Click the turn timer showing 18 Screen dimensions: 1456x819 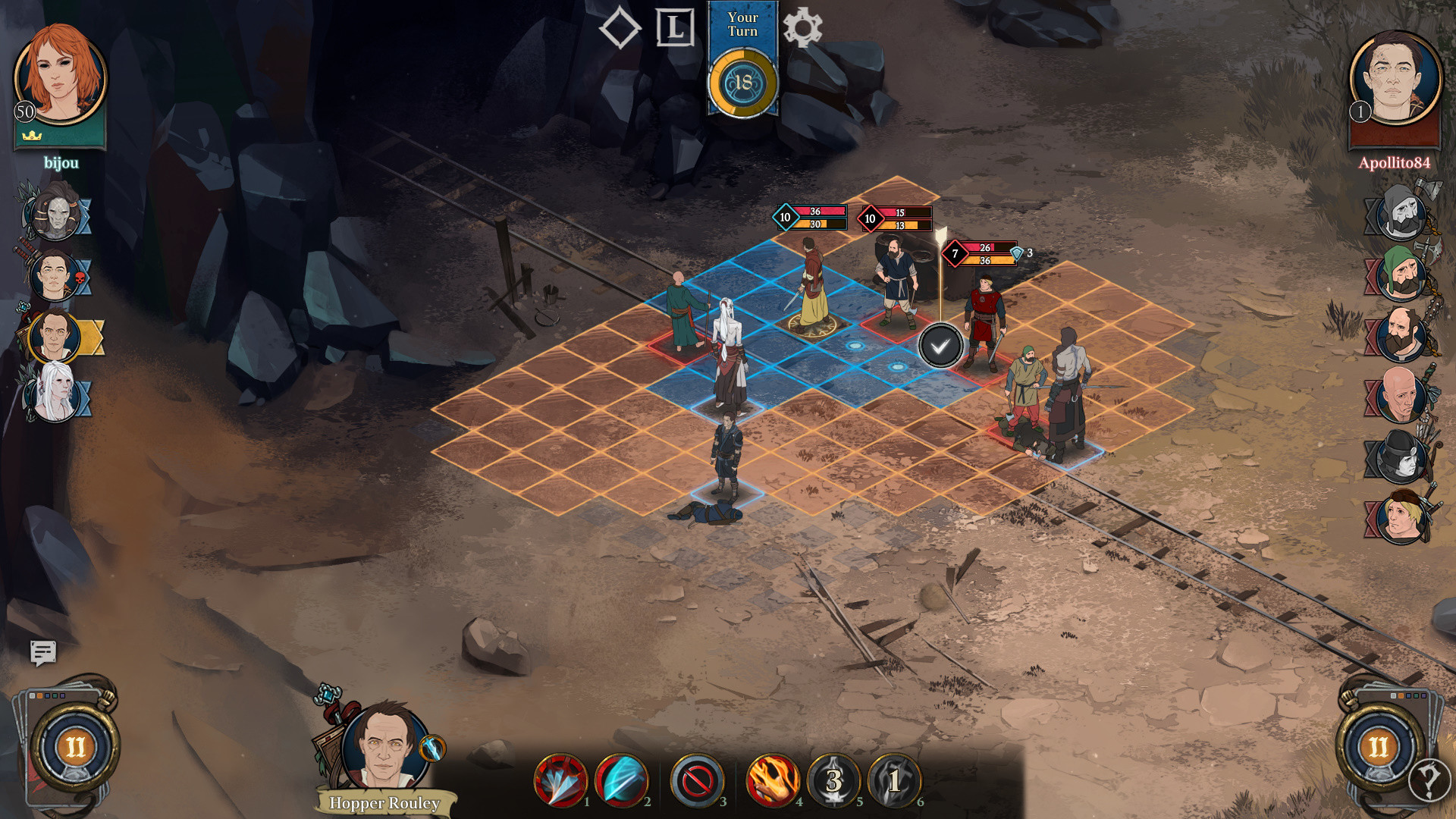[742, 83]
